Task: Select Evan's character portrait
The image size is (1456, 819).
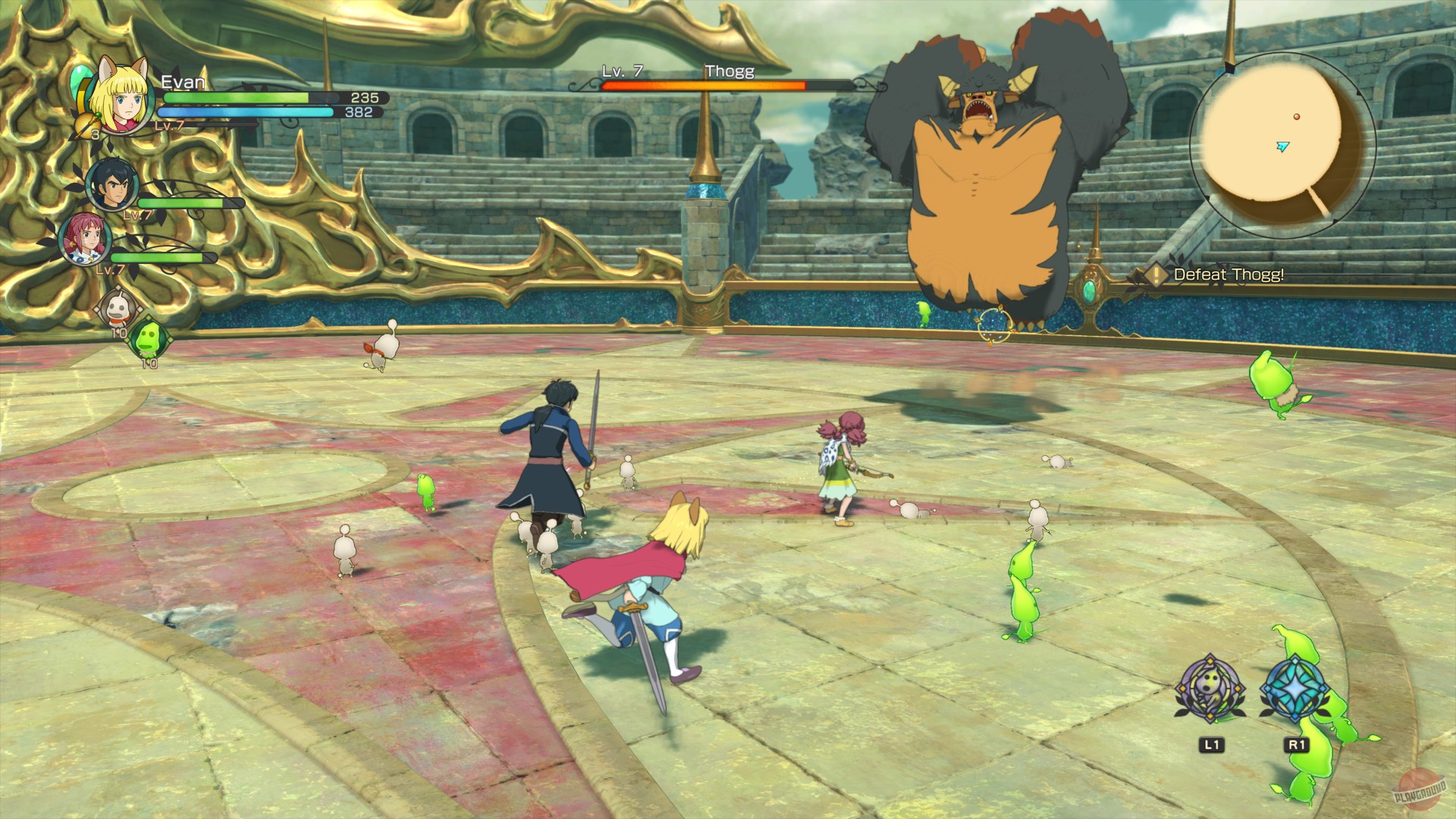Action: click(121, 99)
